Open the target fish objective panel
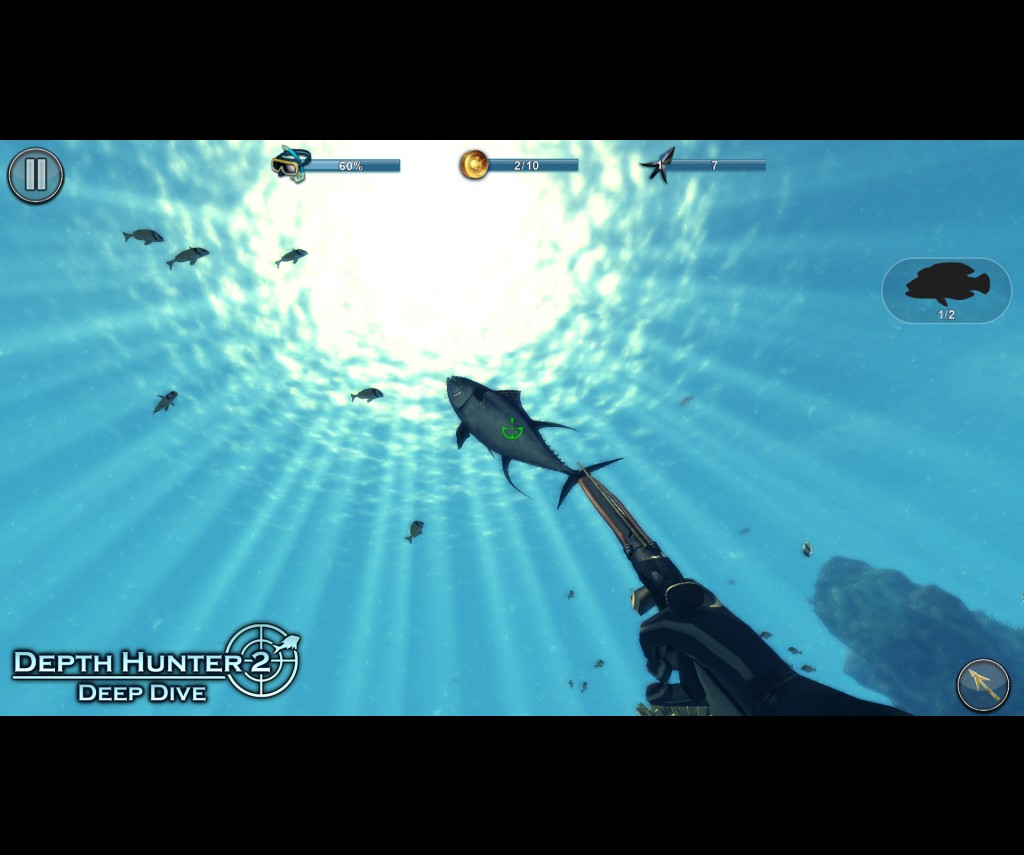 946,290
